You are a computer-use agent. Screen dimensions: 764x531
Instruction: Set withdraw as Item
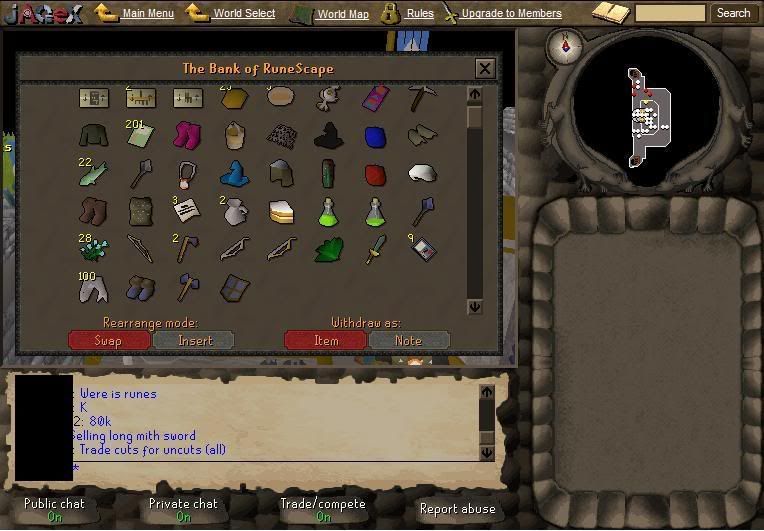(x=326, y=340)
